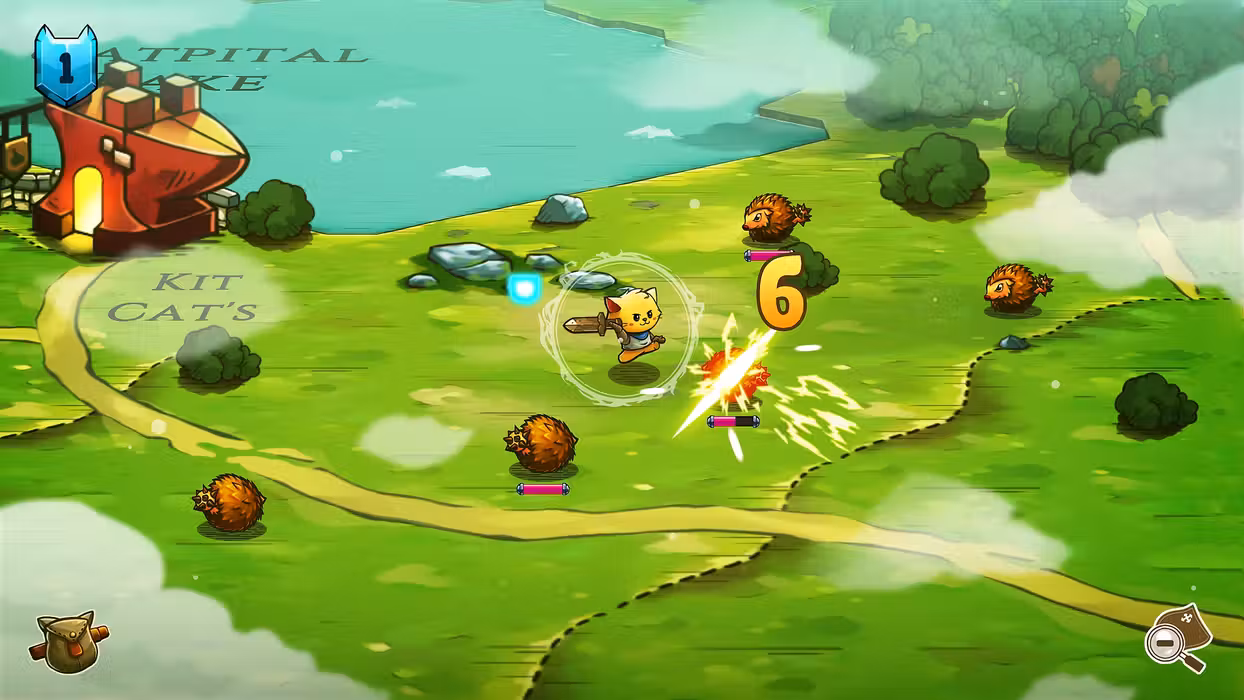Viewport: 1244px width, 700px height.
Task: Open the inventory satchel bag
Action: (x=68, y=641)
